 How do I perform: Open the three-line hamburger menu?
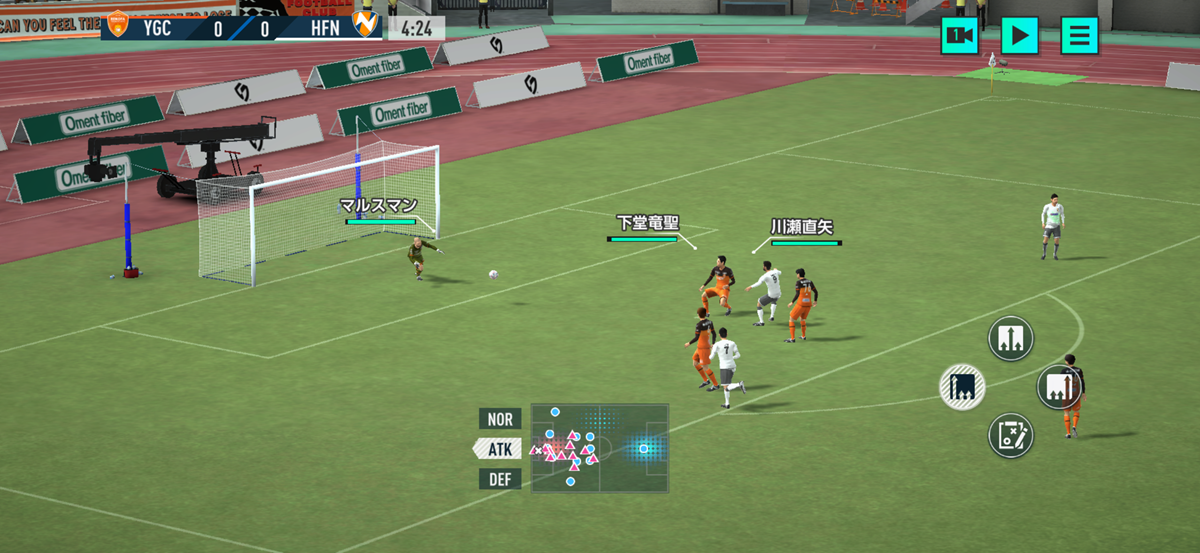click(x=1079, y=36)
